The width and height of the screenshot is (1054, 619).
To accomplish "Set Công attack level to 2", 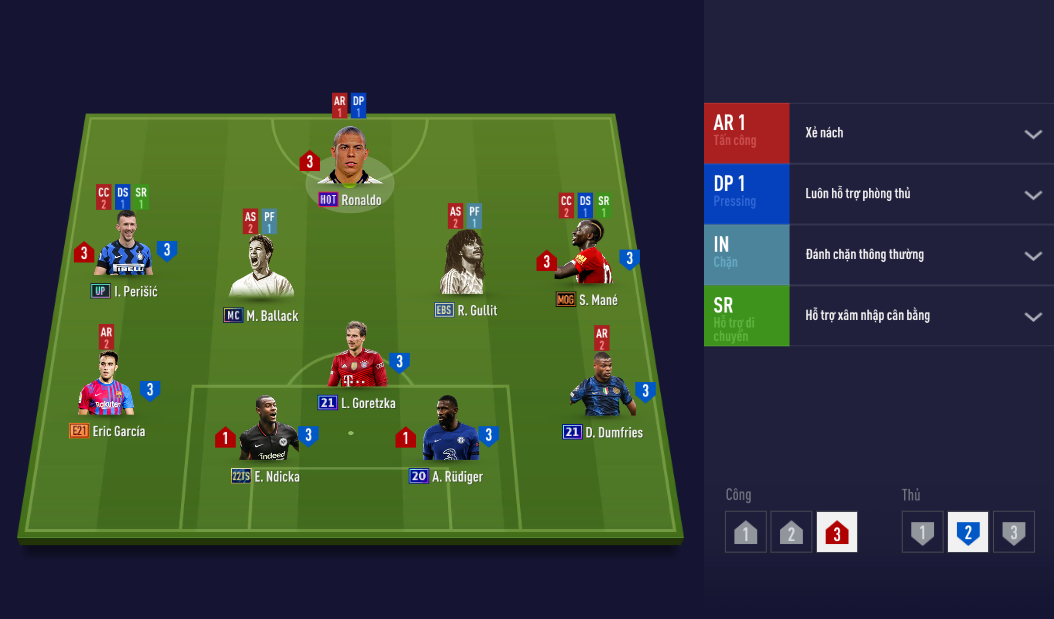I will 791,532.
